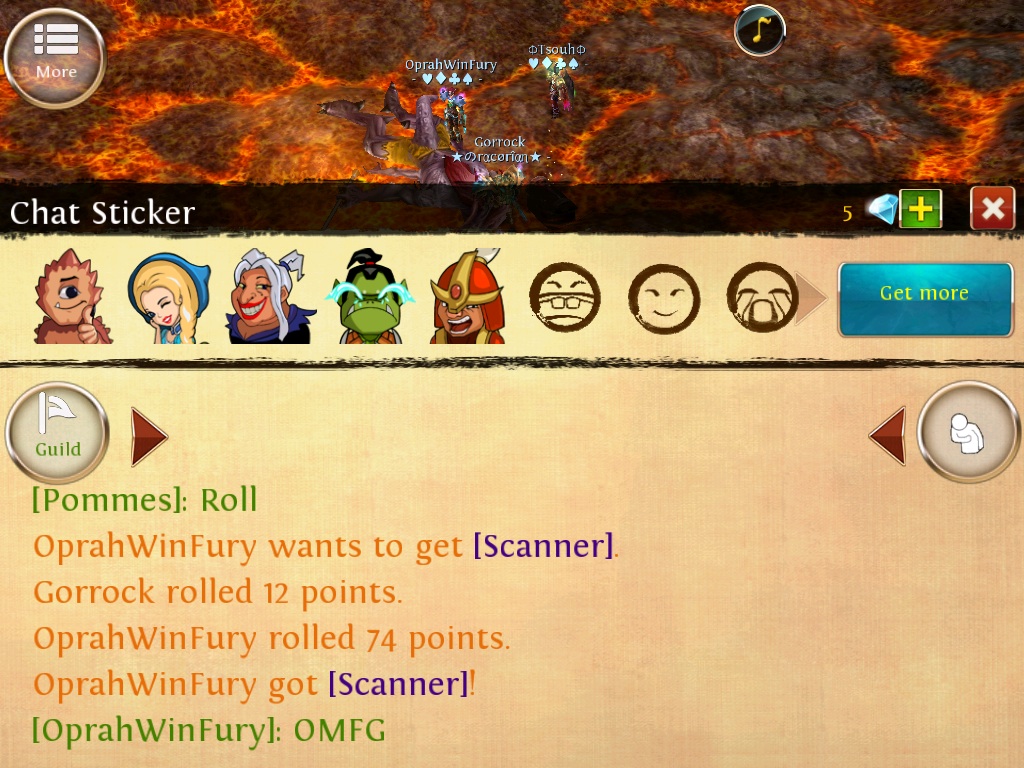The height and width of the screenshot is (768, 1024).
Task: Select the smirking face emoticon
Action: (662, 298)
